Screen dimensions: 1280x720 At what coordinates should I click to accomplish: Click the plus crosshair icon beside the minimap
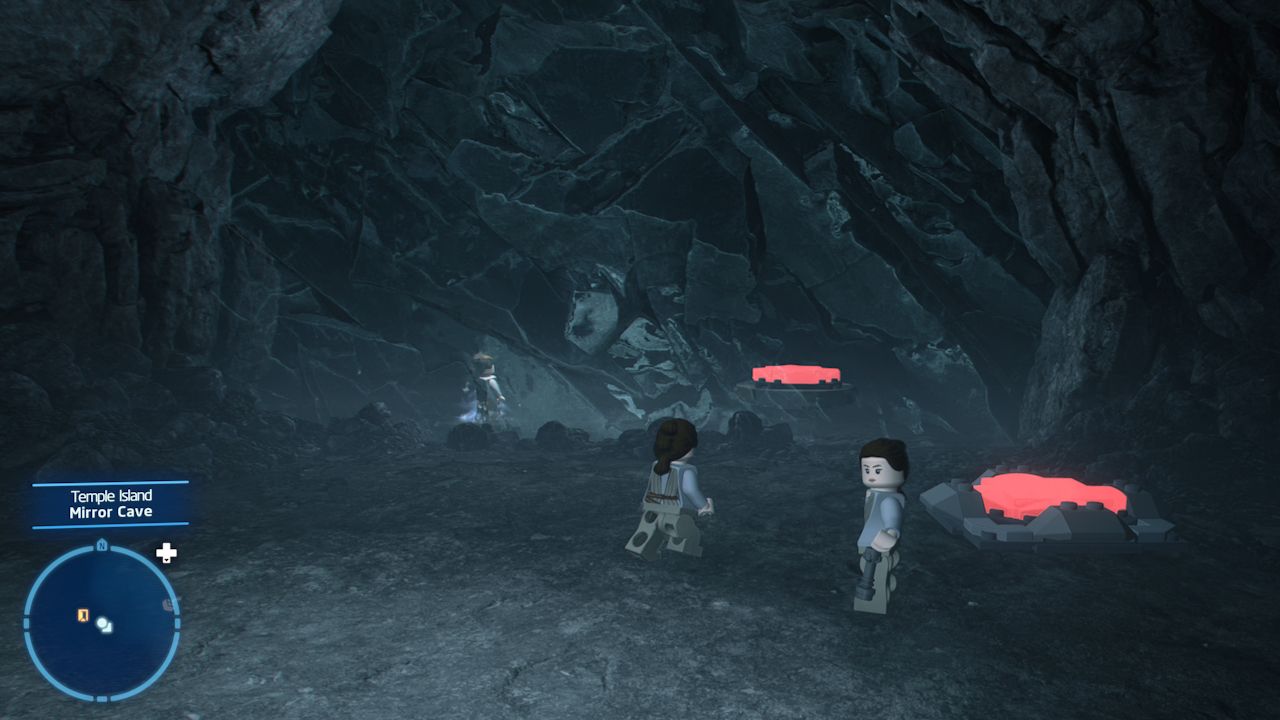pos(165,552)
